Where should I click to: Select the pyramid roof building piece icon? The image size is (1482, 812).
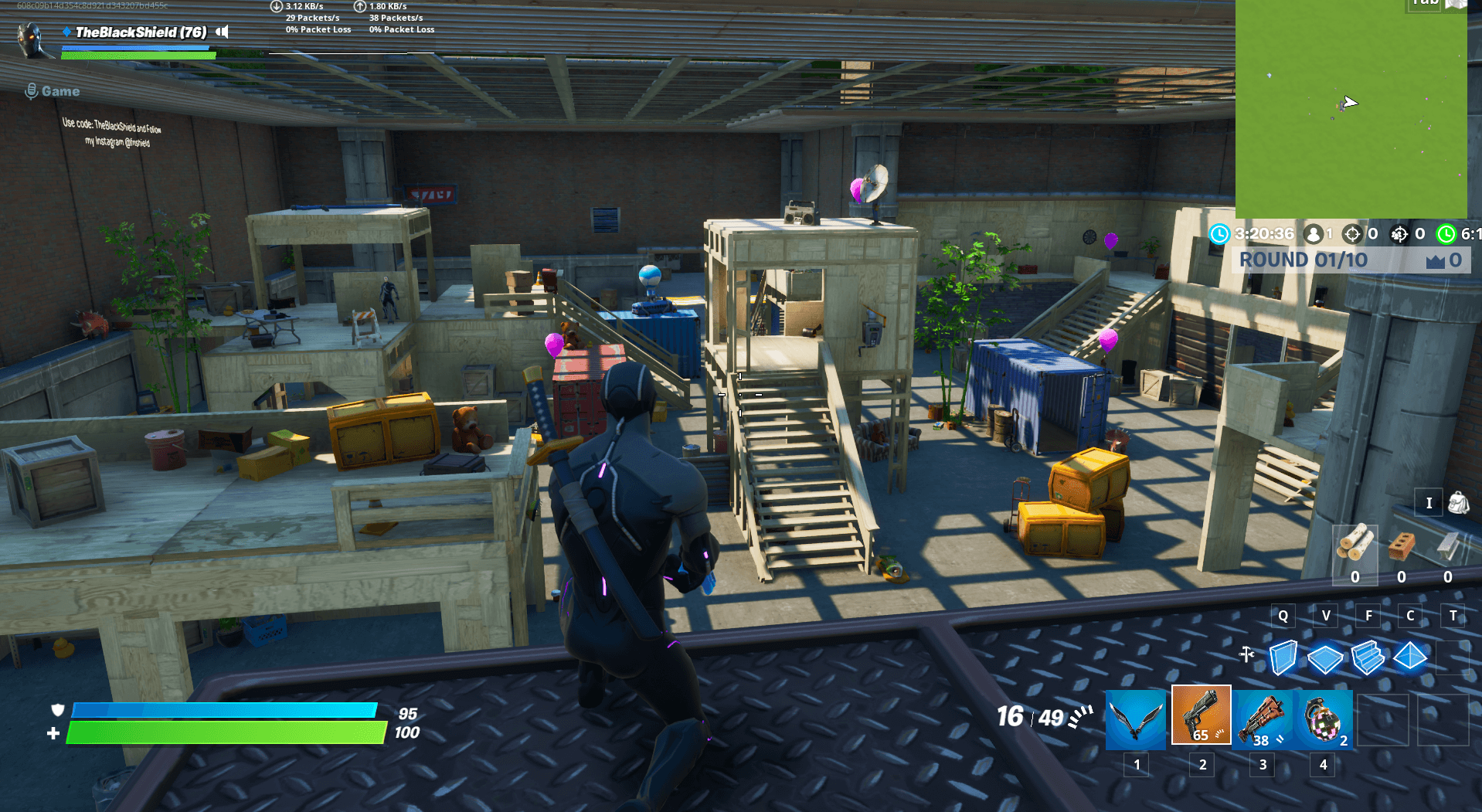[1409, 655]
